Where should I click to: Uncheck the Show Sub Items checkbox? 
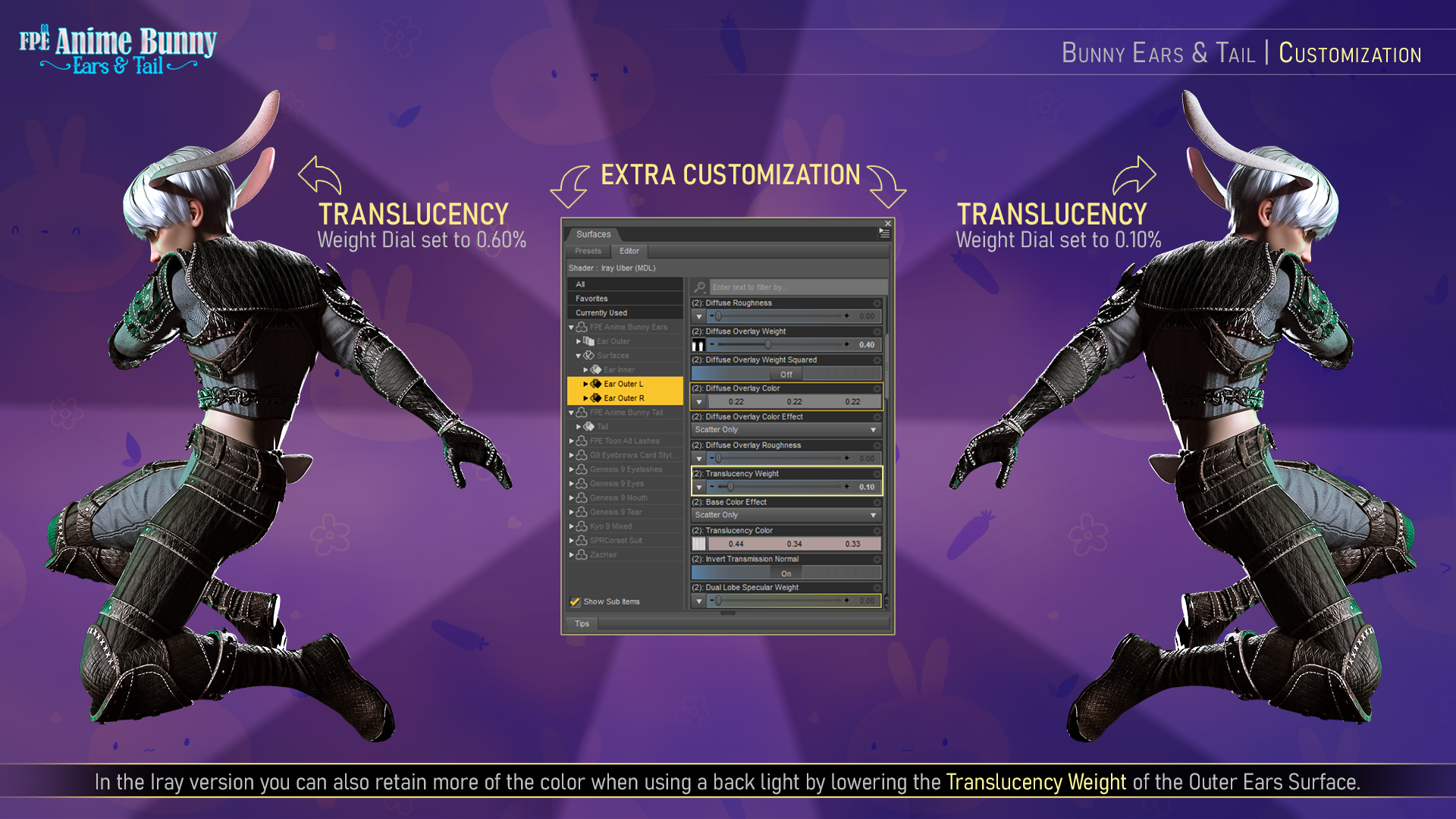pyautogui.click(x=574, y=601)
